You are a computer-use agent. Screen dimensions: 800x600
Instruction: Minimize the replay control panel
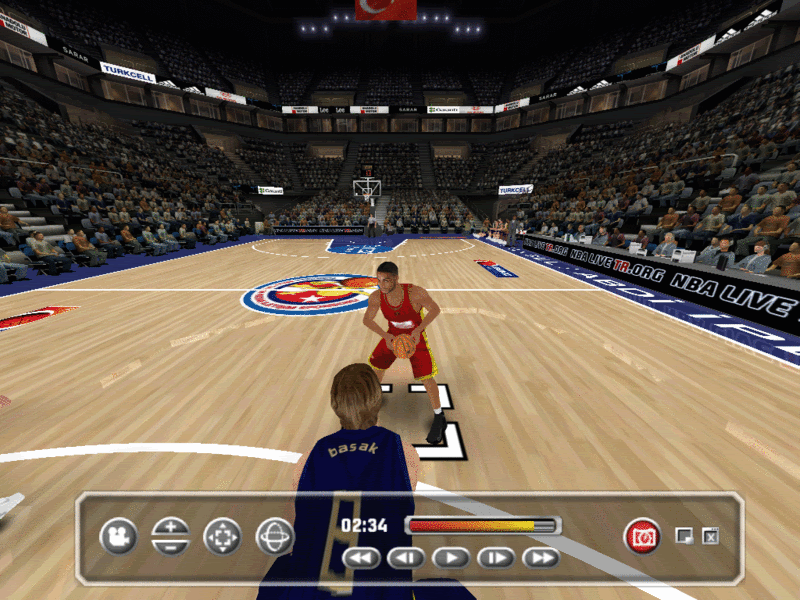pyautogui.click(x=684, y=536)
